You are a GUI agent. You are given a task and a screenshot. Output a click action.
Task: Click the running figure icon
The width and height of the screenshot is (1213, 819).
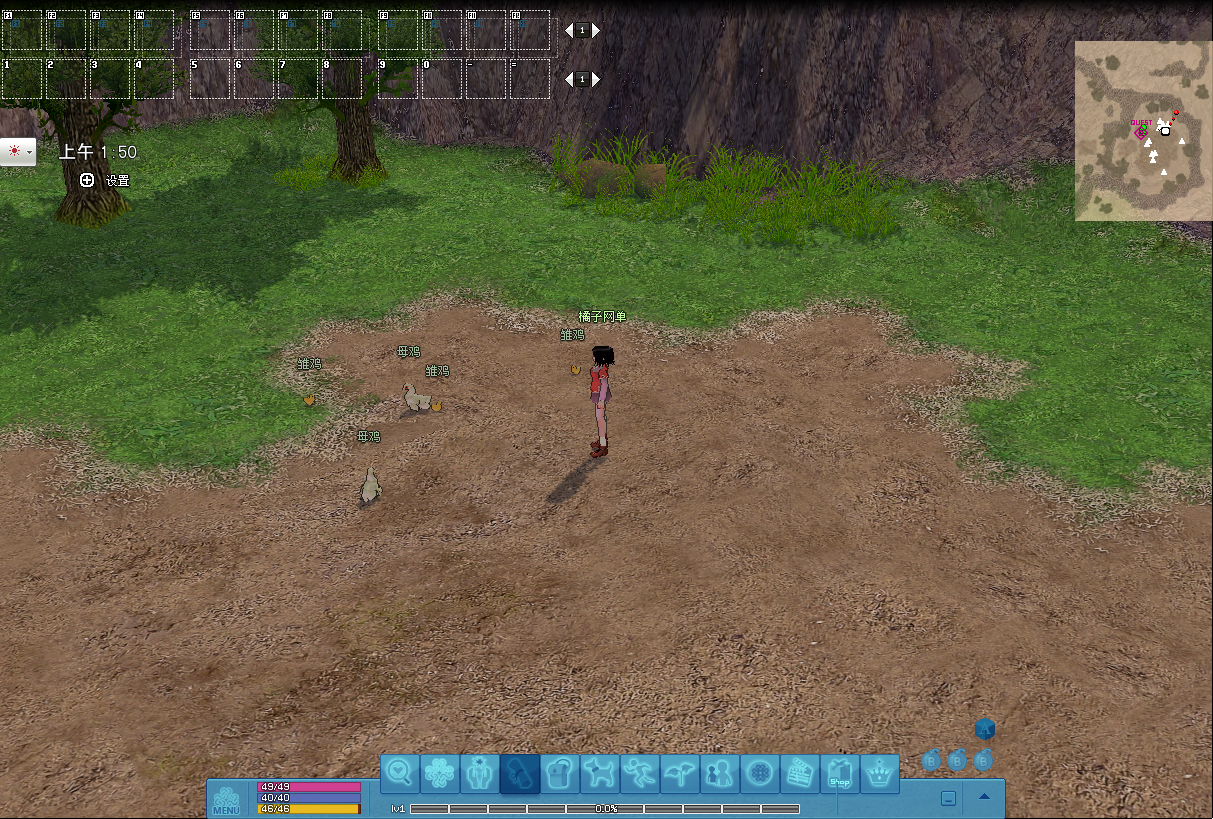[640, 773]
